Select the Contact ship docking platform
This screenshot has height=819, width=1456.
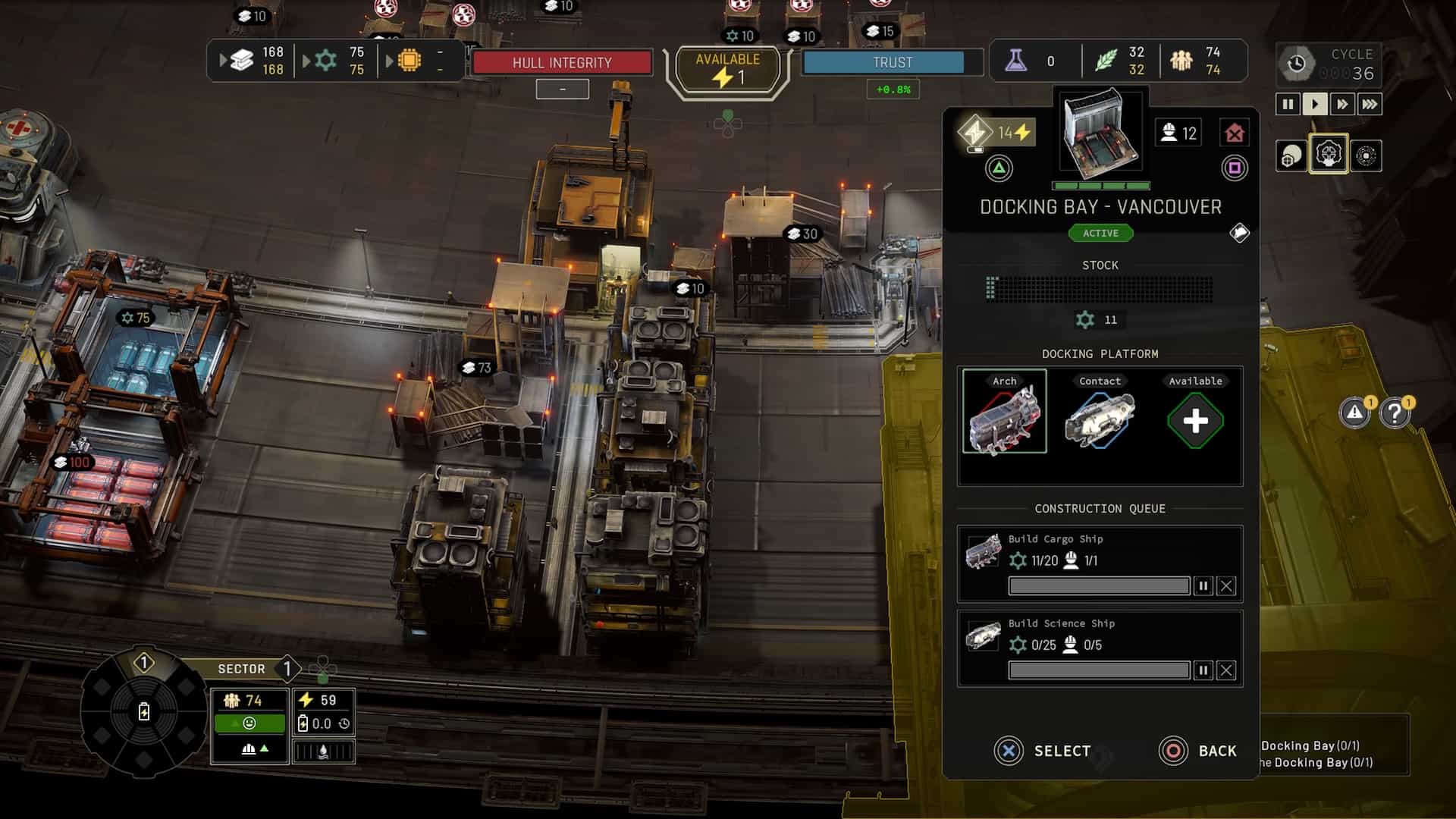[x=1100, y=412]
